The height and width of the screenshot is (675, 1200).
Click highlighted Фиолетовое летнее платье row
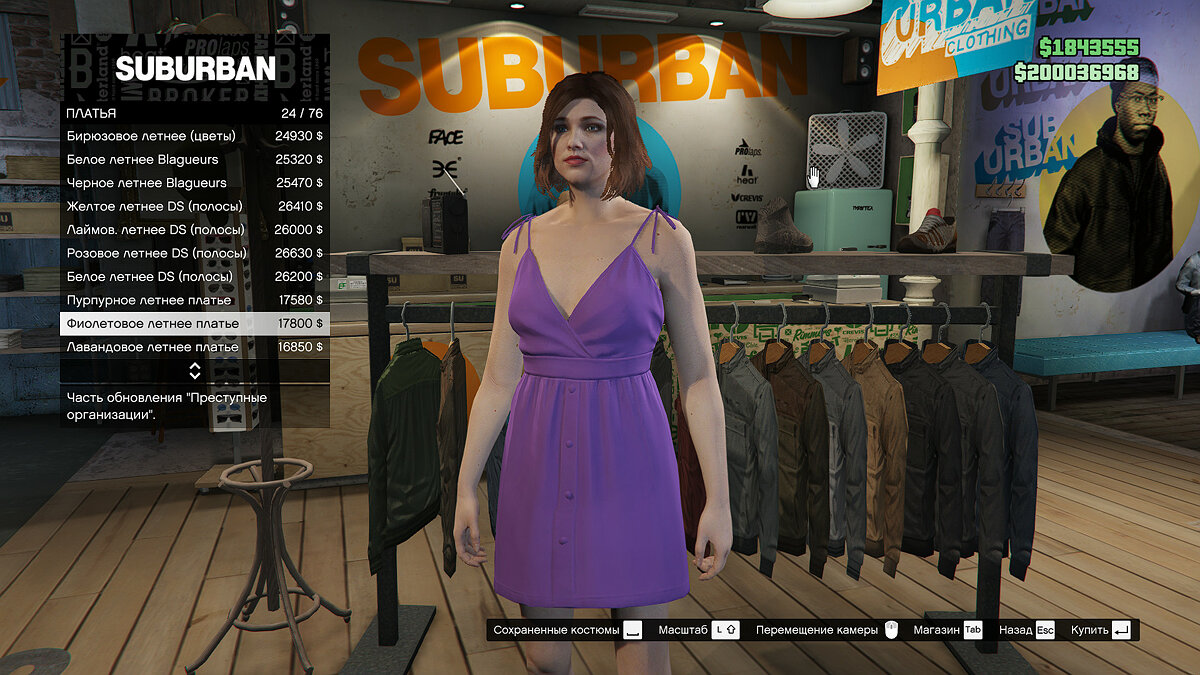[x=195, y=323]
